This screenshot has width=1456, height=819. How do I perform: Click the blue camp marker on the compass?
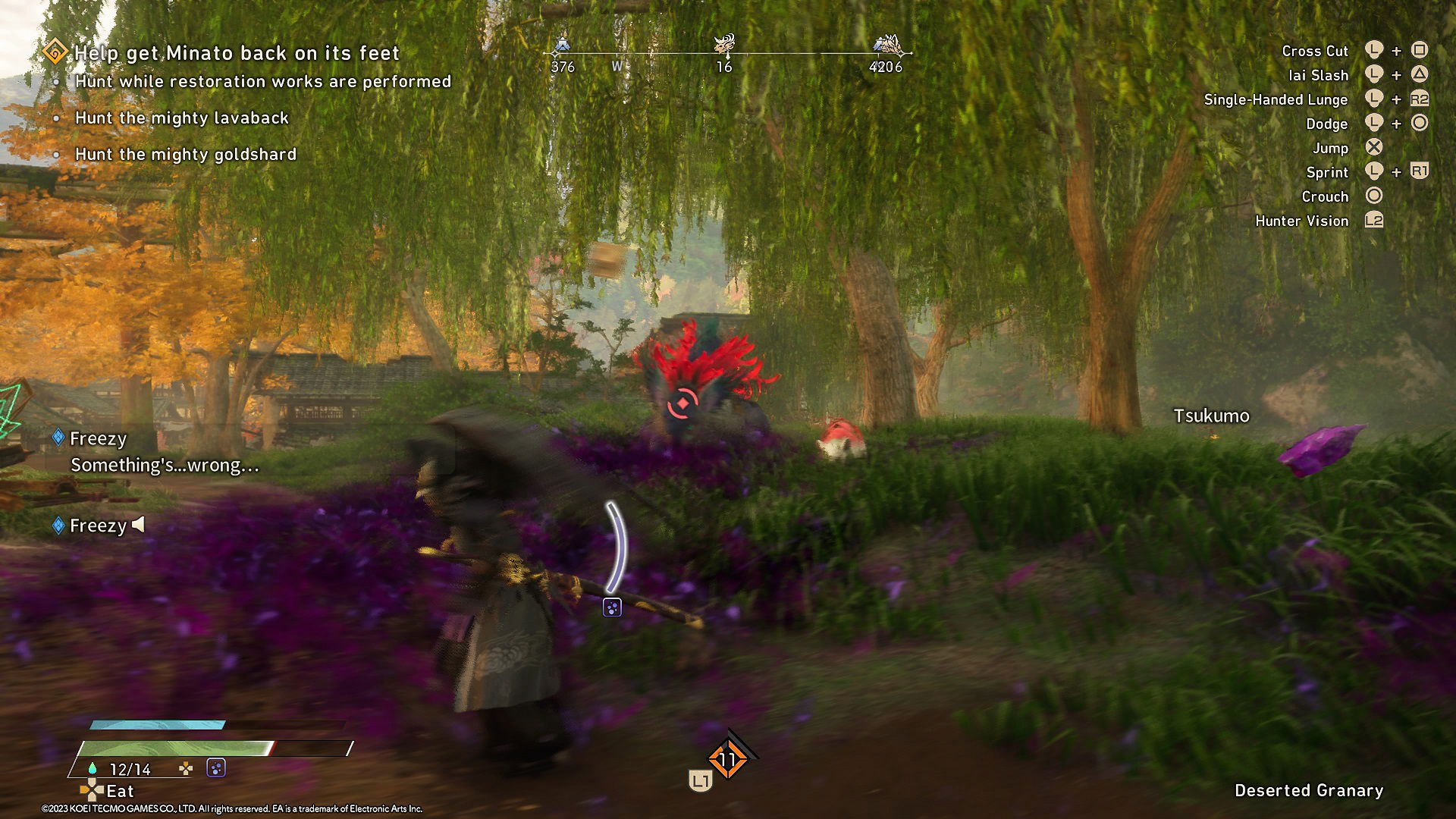click(562, 45)
